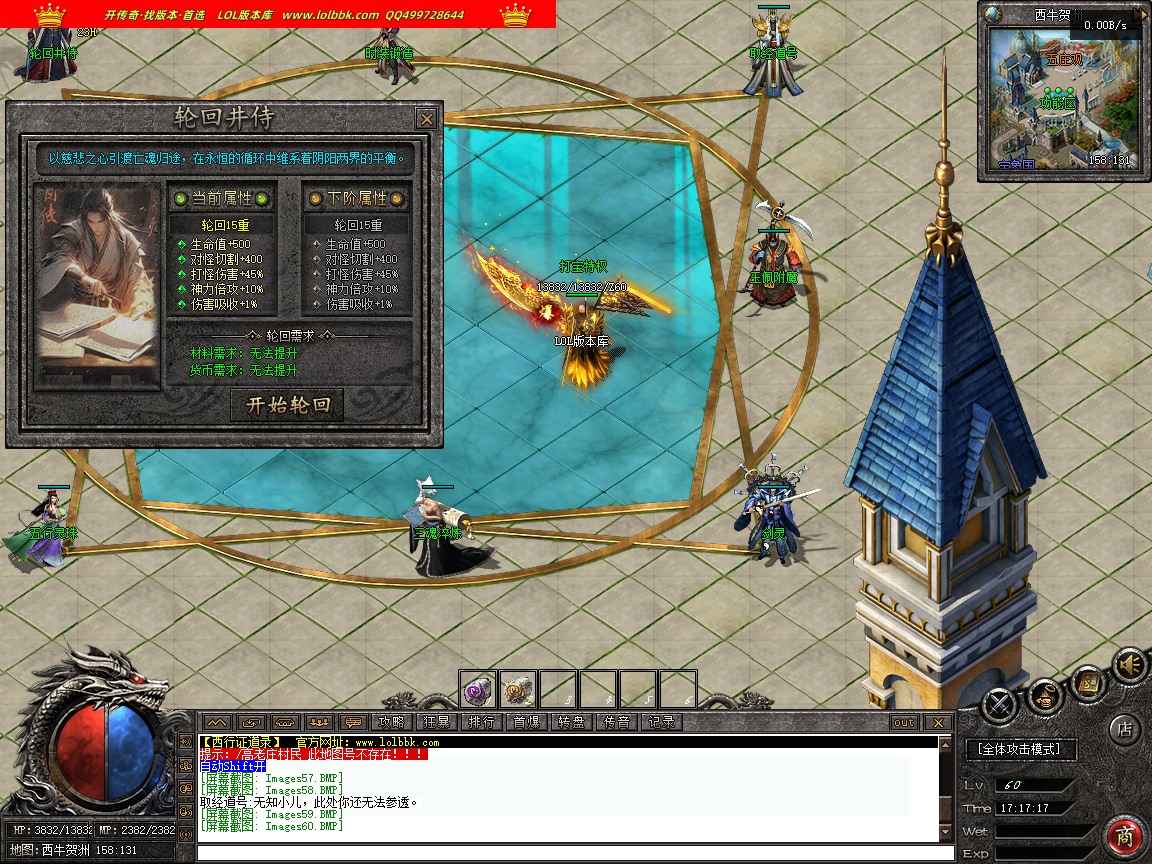Select the 狂暴 button

click(x=436, y=722)
